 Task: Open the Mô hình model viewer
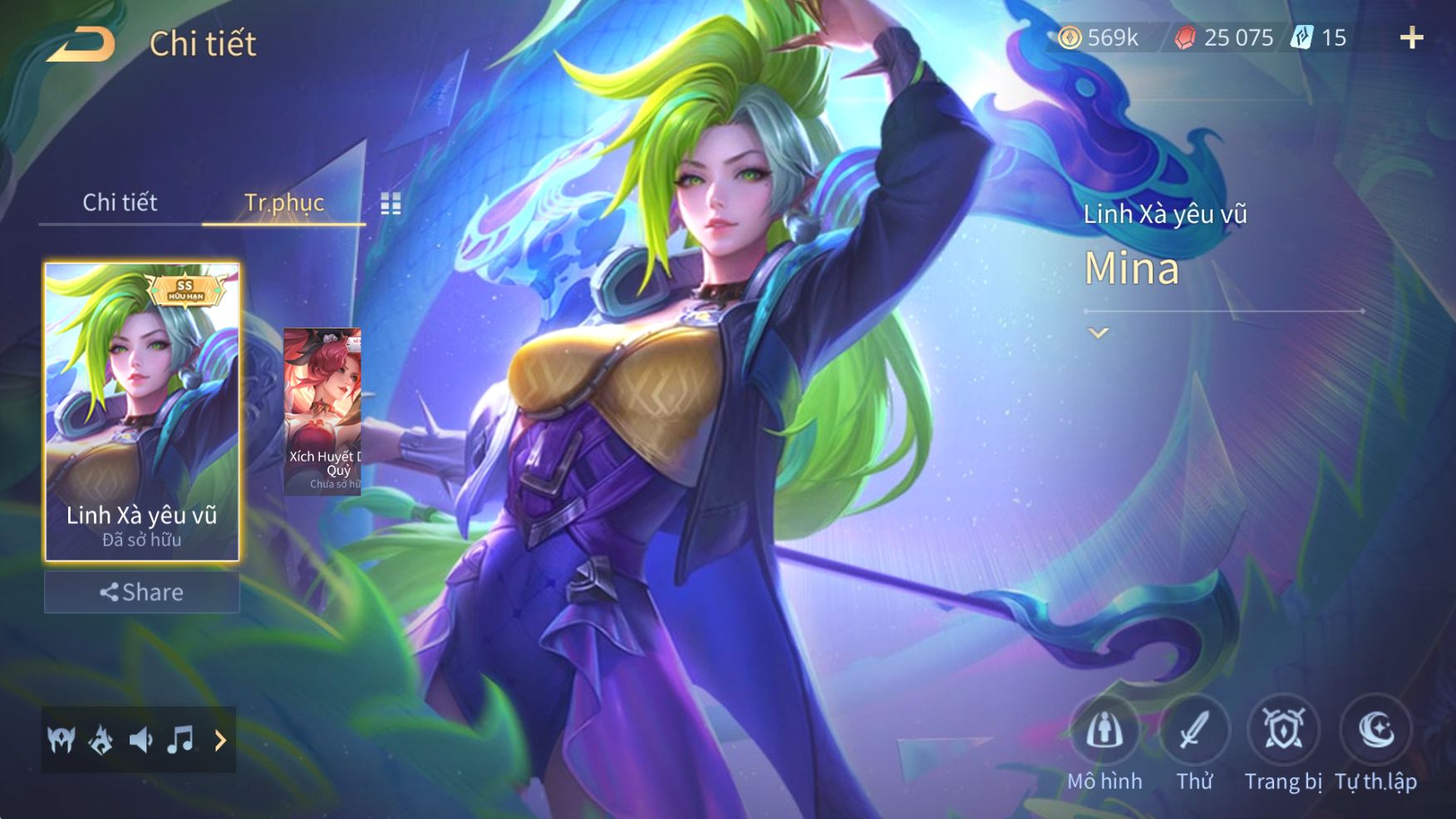point(1104,732)
